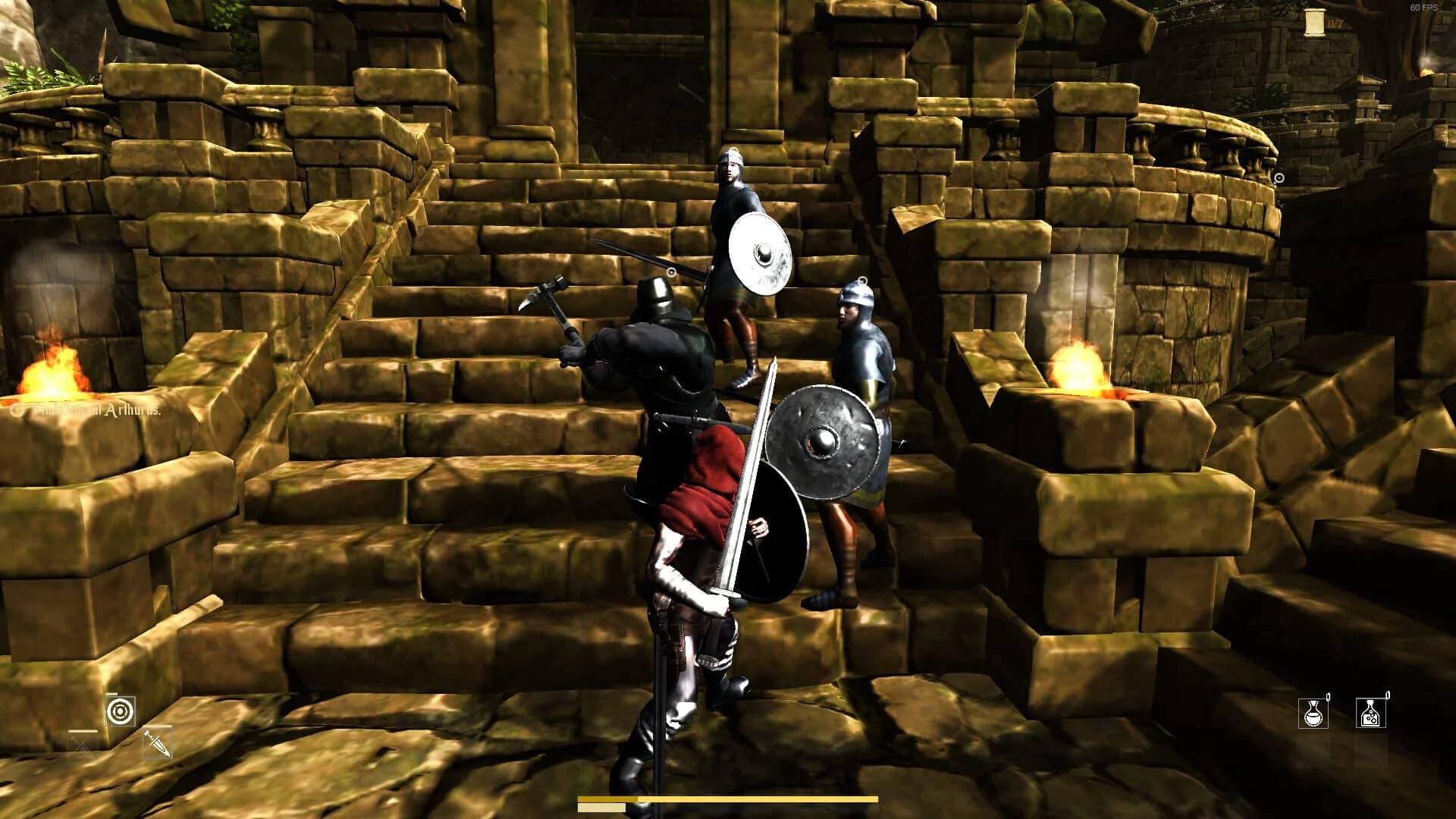Select the faint sword icon beside the shield slot
1456x819 pixels.
click(80, 745)
